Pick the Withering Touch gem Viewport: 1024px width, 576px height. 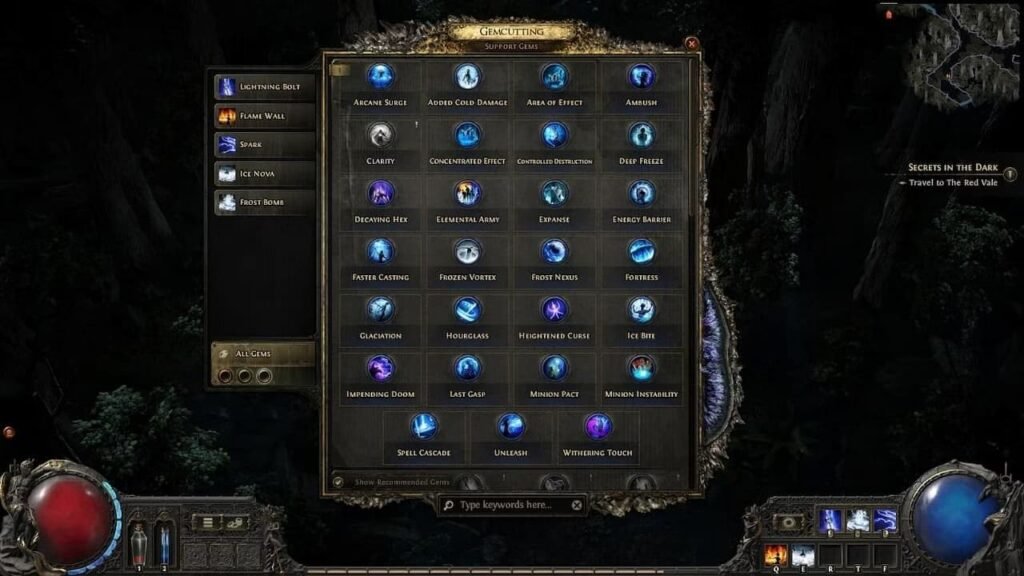(x=598, y=427)
